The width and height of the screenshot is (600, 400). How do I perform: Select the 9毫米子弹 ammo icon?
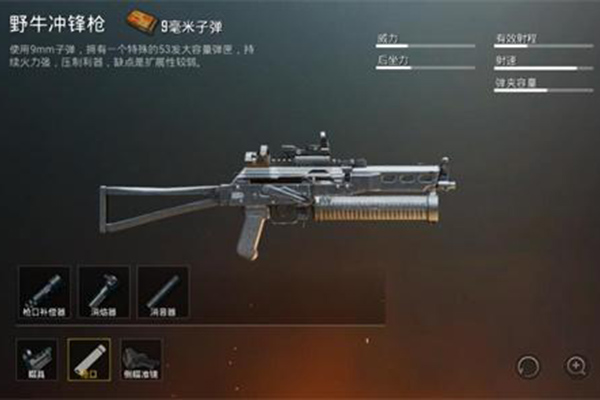pos(141,19)
